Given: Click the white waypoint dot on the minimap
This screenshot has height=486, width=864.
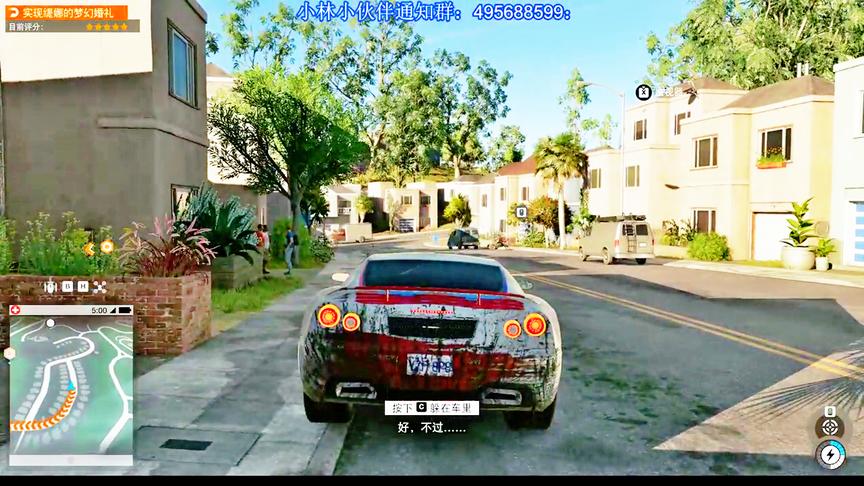Looking at the screenshot, I should click(x=50, y=322).
